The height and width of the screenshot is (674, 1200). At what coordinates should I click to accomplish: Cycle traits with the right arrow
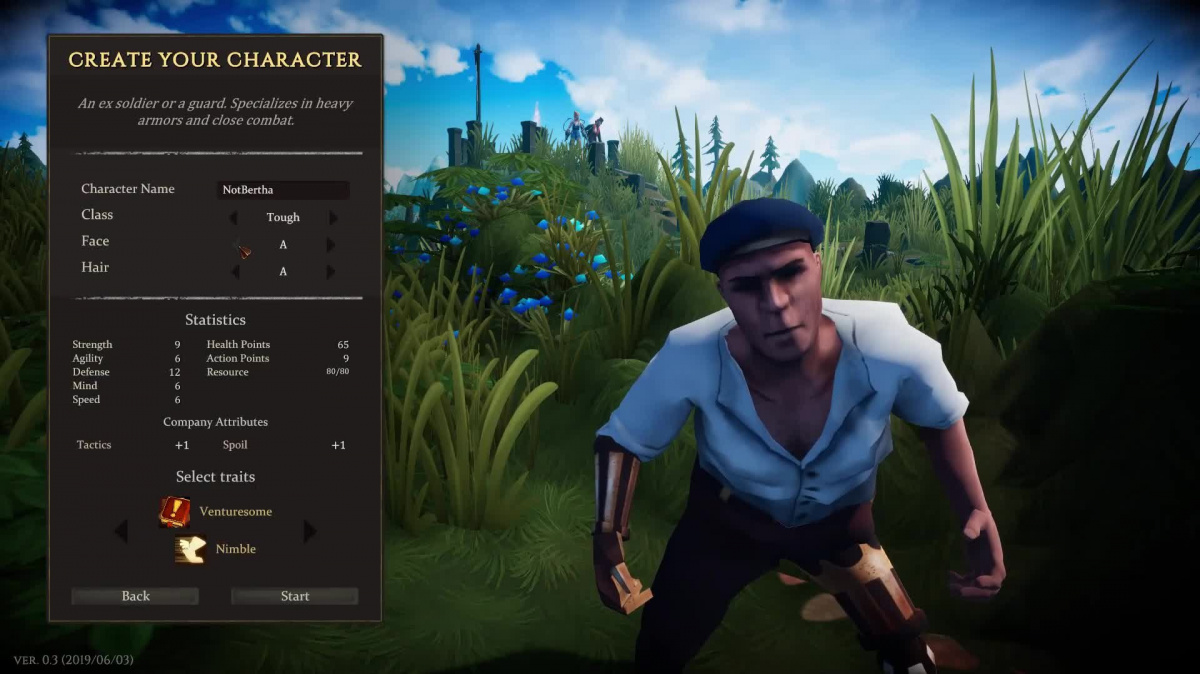tap(309, 531)
